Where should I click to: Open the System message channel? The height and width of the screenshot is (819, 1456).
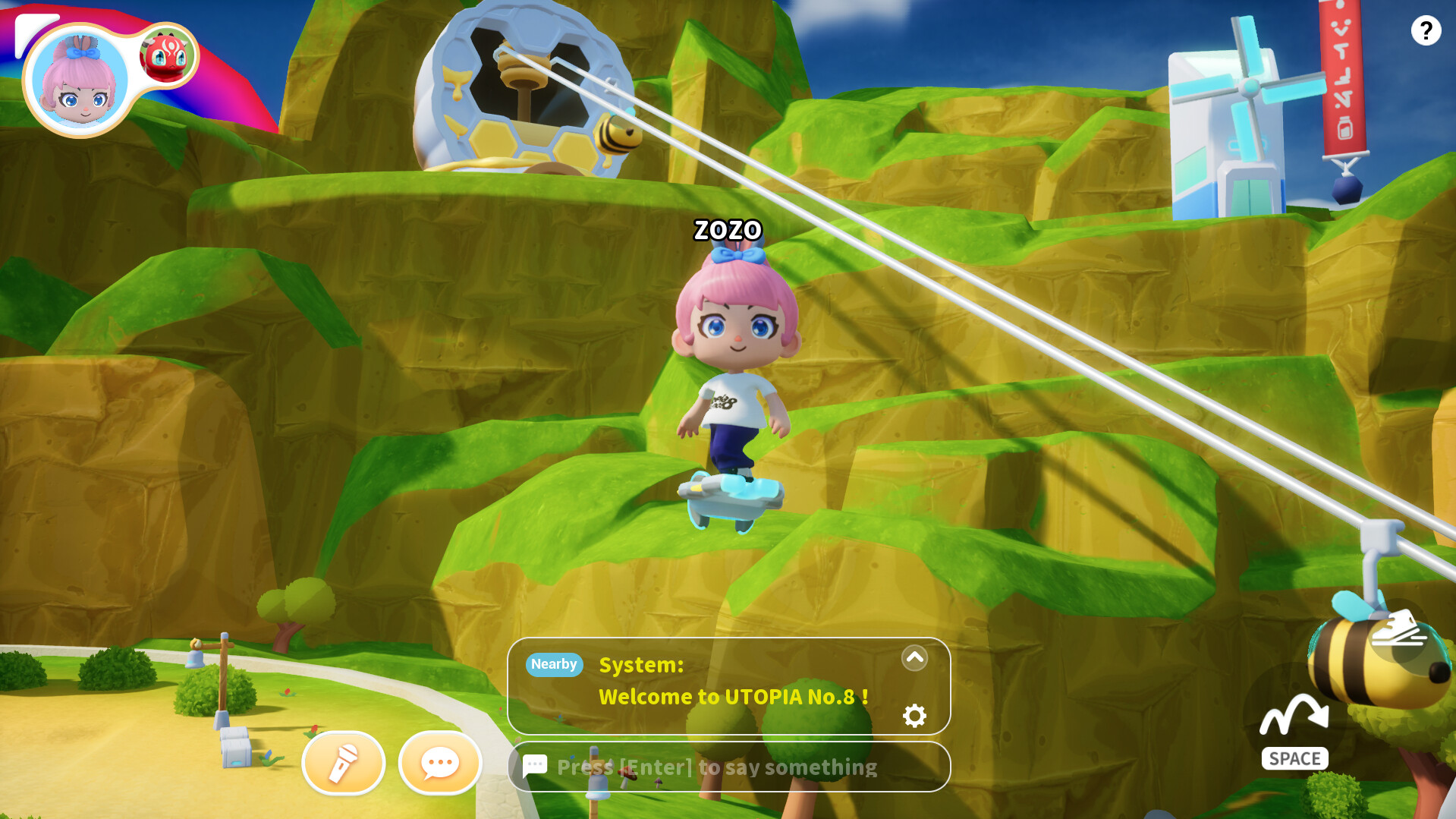point(641,666)
